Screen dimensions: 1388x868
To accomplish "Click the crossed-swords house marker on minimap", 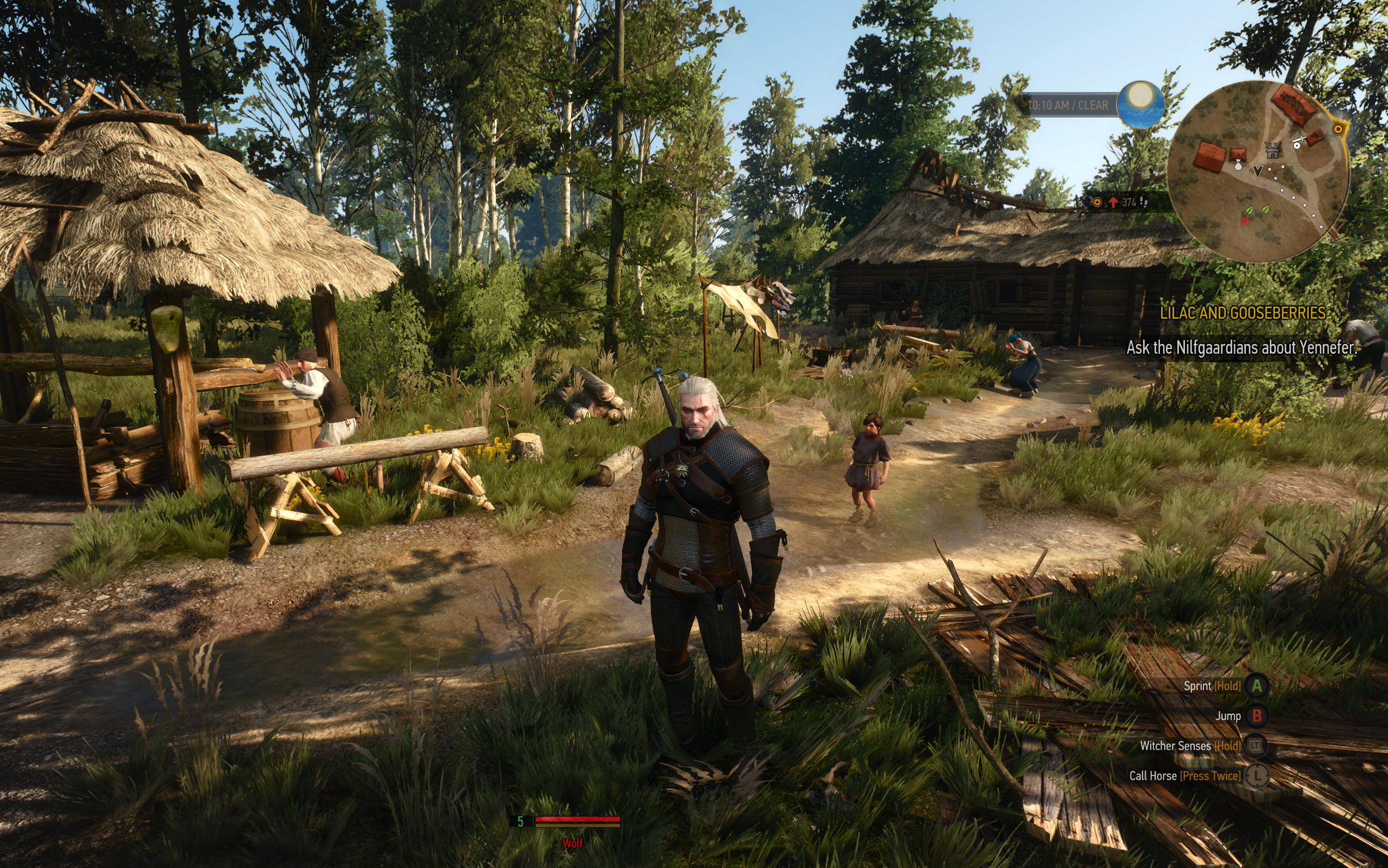I will click(x=1273, y=150).
